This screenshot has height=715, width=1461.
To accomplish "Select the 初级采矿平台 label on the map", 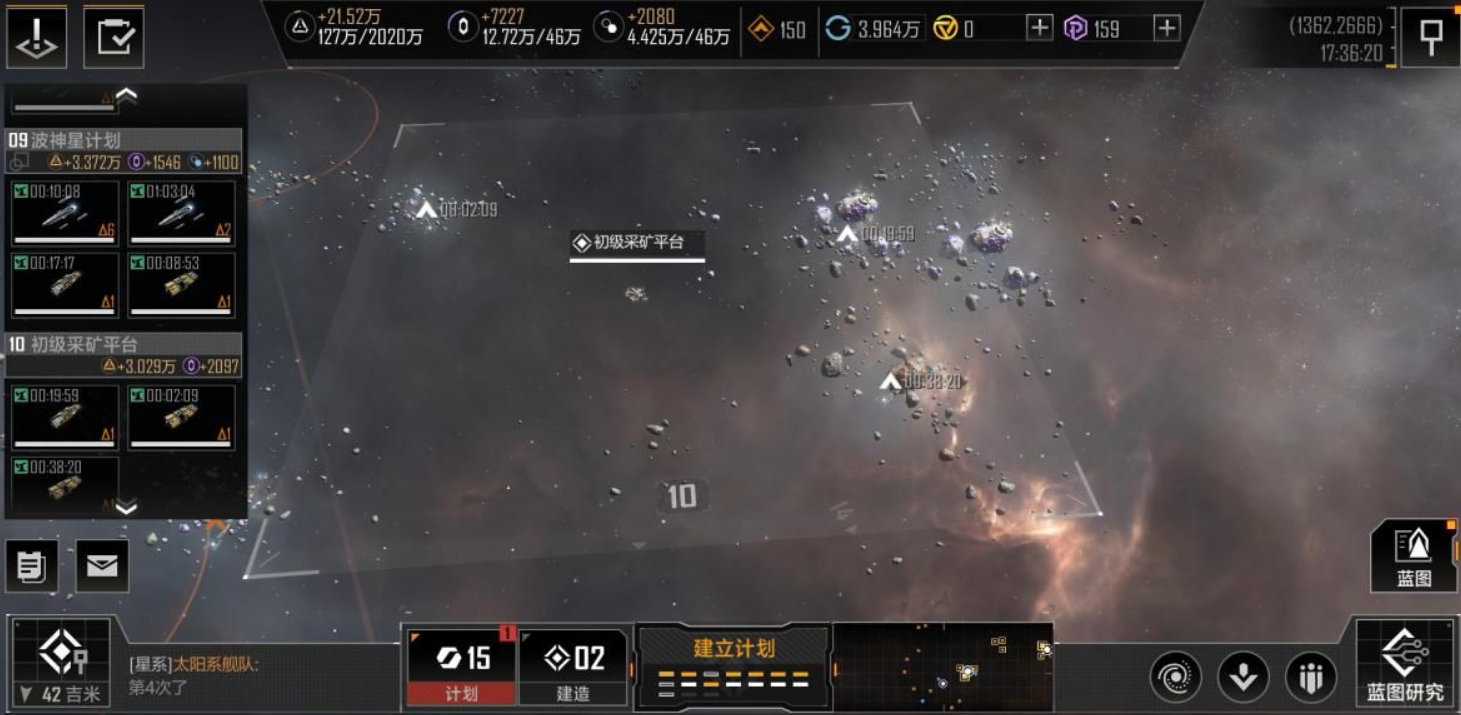I will tap(637, 243).
